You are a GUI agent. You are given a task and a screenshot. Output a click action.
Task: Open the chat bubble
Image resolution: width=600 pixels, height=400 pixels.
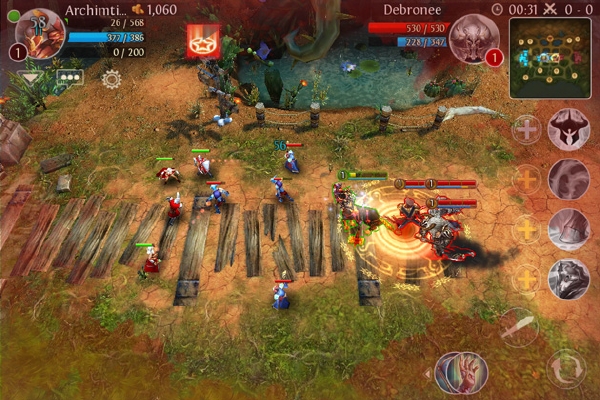point(69,77)
